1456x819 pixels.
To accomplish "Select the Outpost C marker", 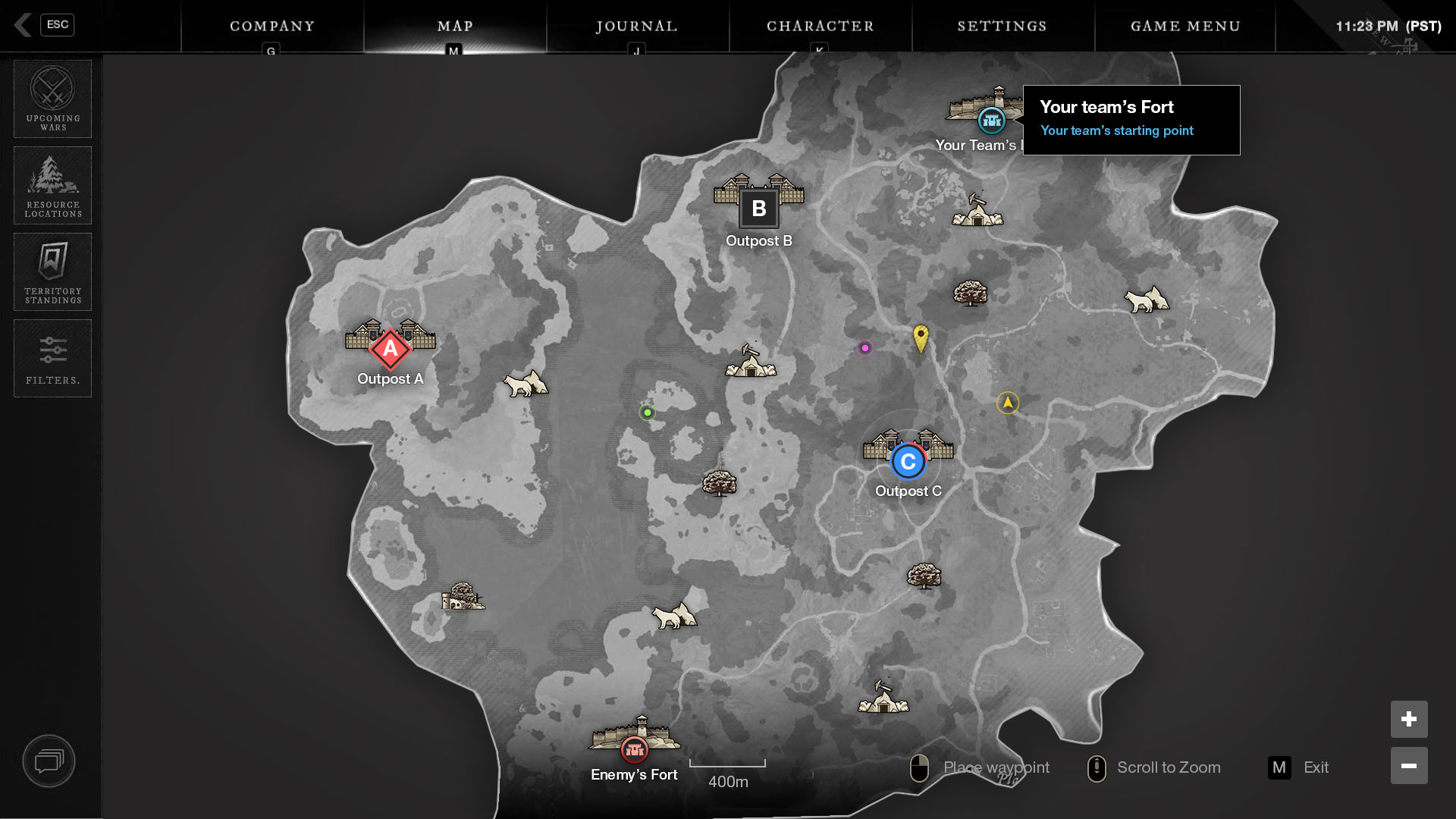I will [x=908, y=461].
